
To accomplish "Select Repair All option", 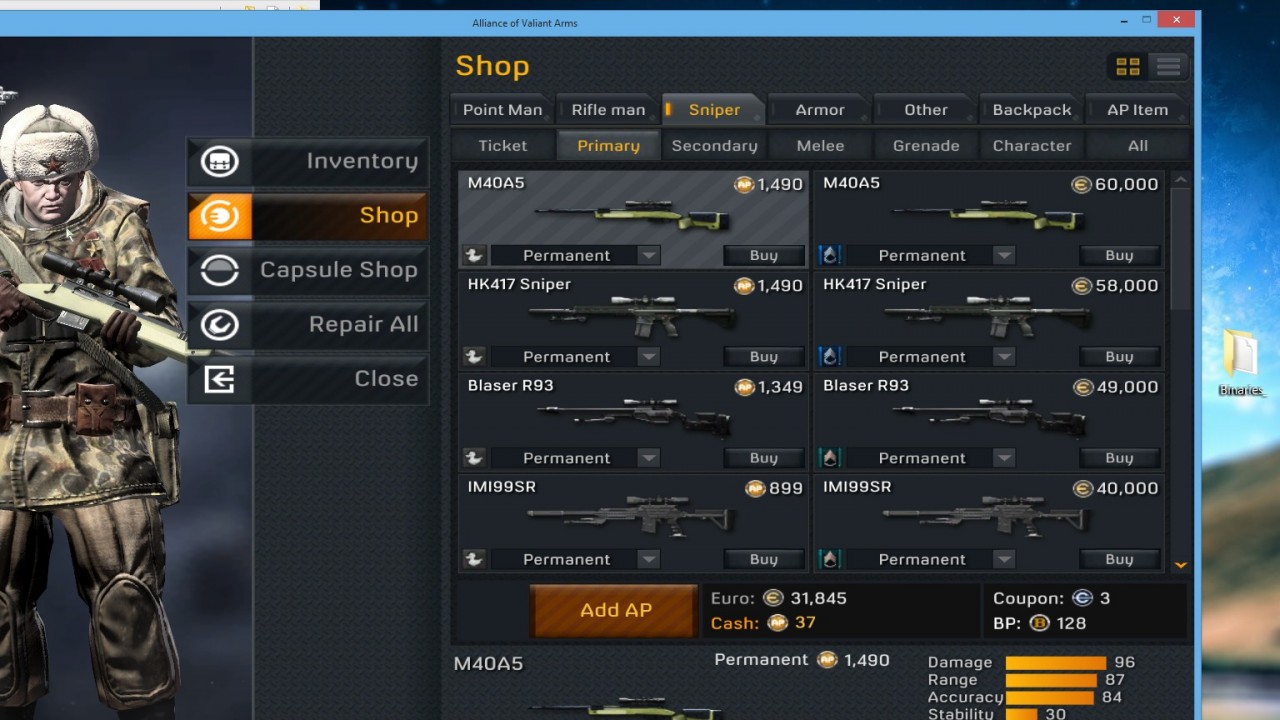I will pos(308,324).
